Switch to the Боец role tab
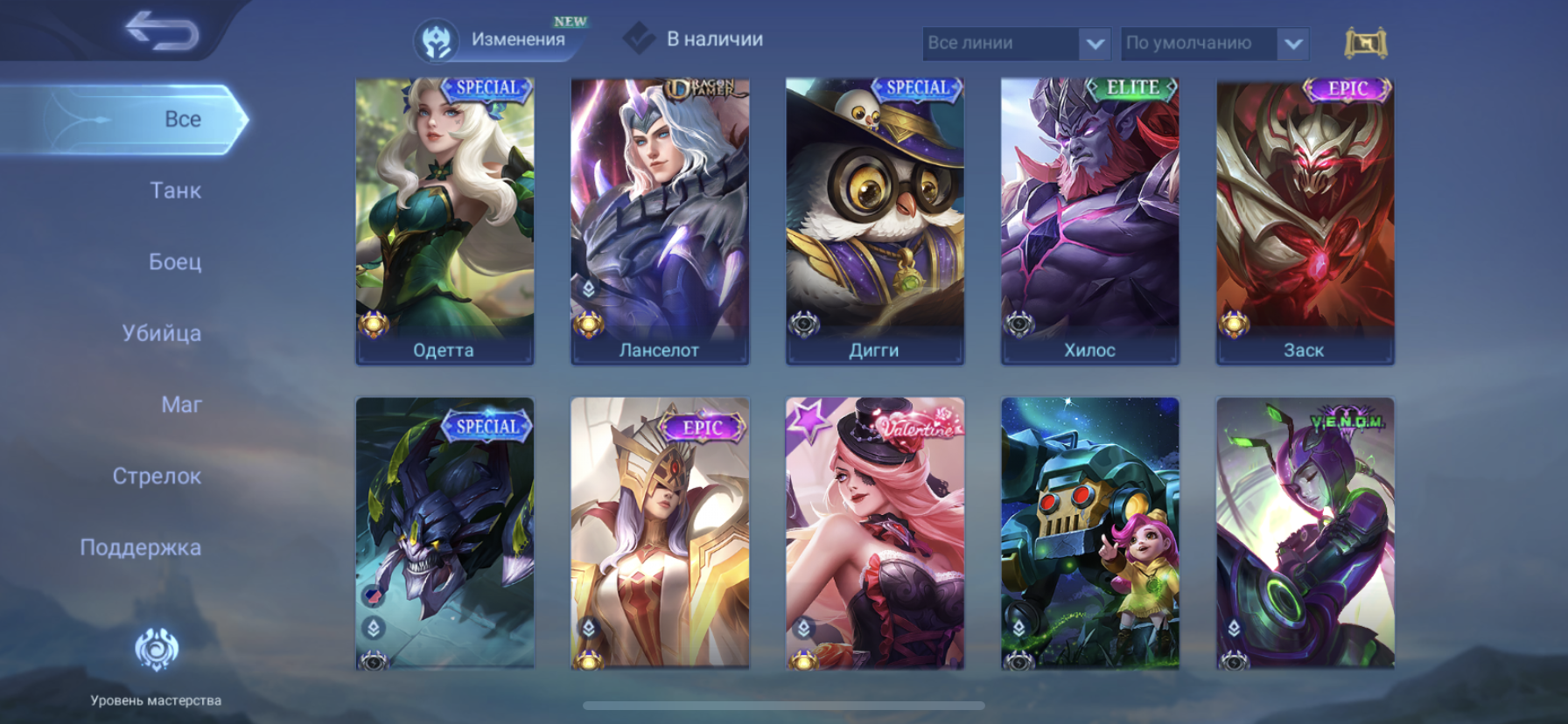Viewport: 1568px width, 724px height. pyautogui.click(x=175, y=261)
